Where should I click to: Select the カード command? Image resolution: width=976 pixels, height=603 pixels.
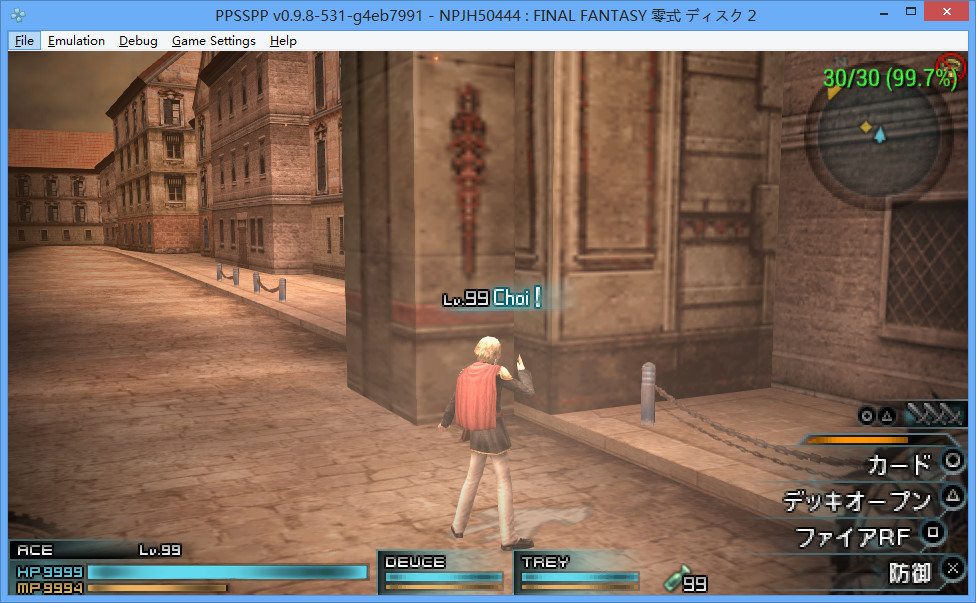(898, 464)
